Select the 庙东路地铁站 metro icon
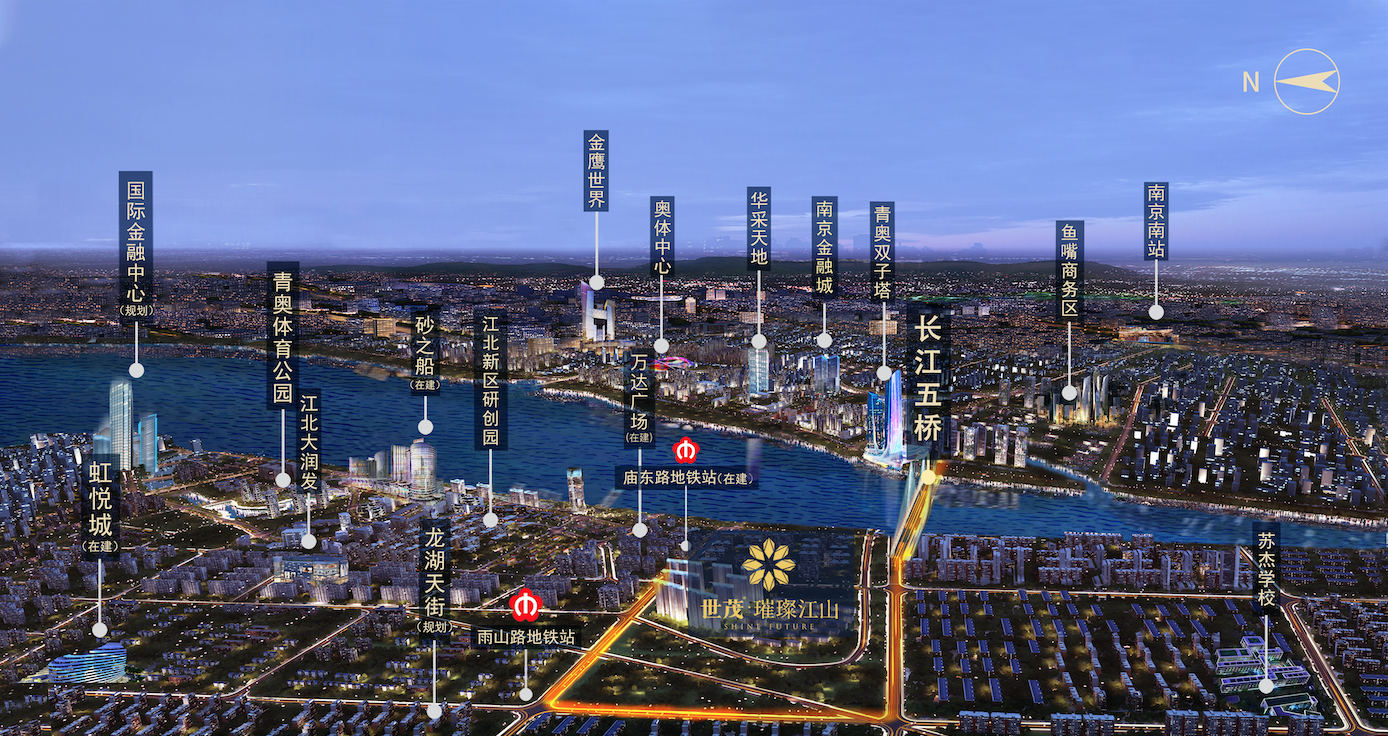The image size is (1388, 736). pyautogui.click(x=686, y=450)
